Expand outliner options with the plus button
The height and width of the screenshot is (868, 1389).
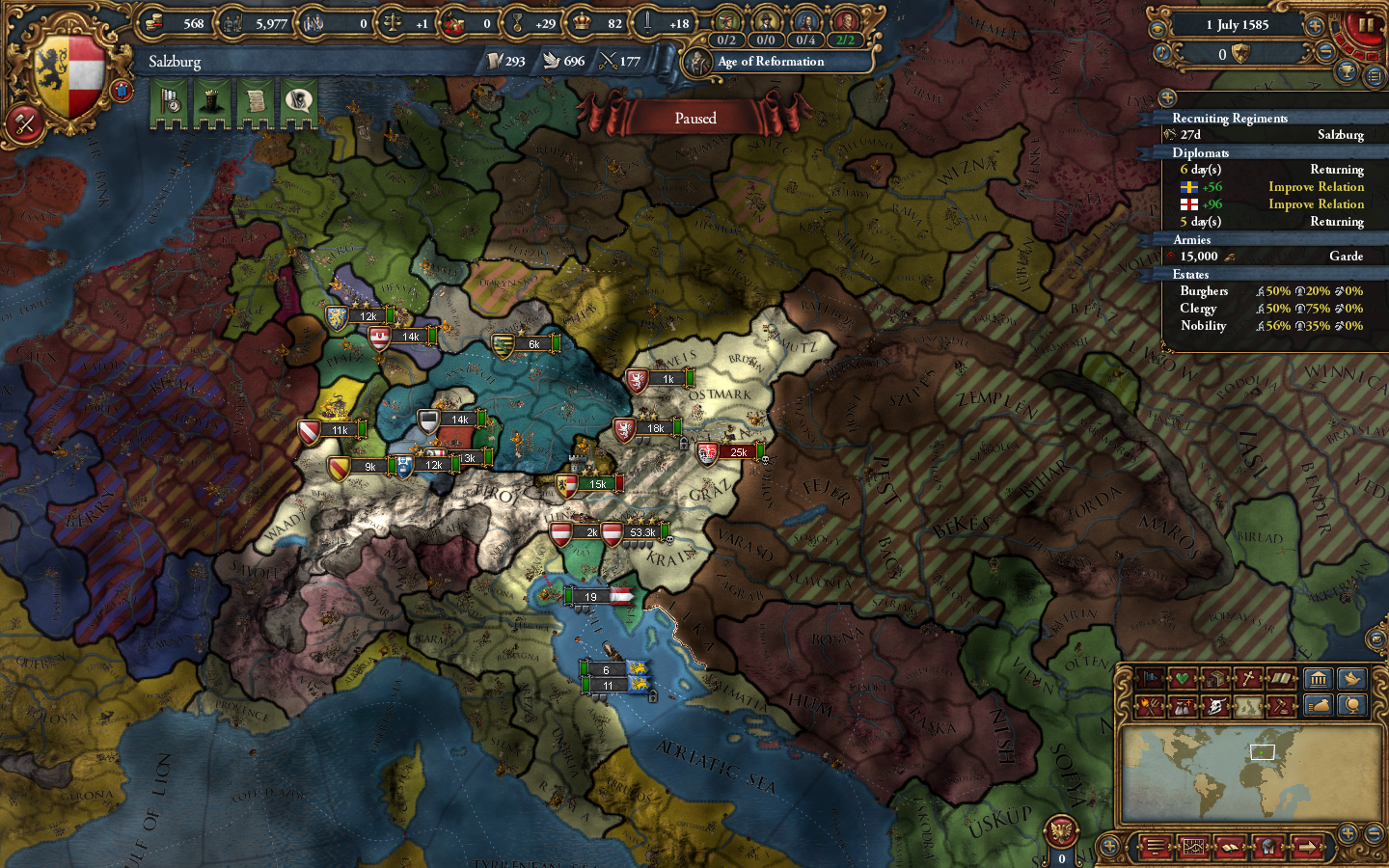pyautogui.click(x=1168, y=96)
